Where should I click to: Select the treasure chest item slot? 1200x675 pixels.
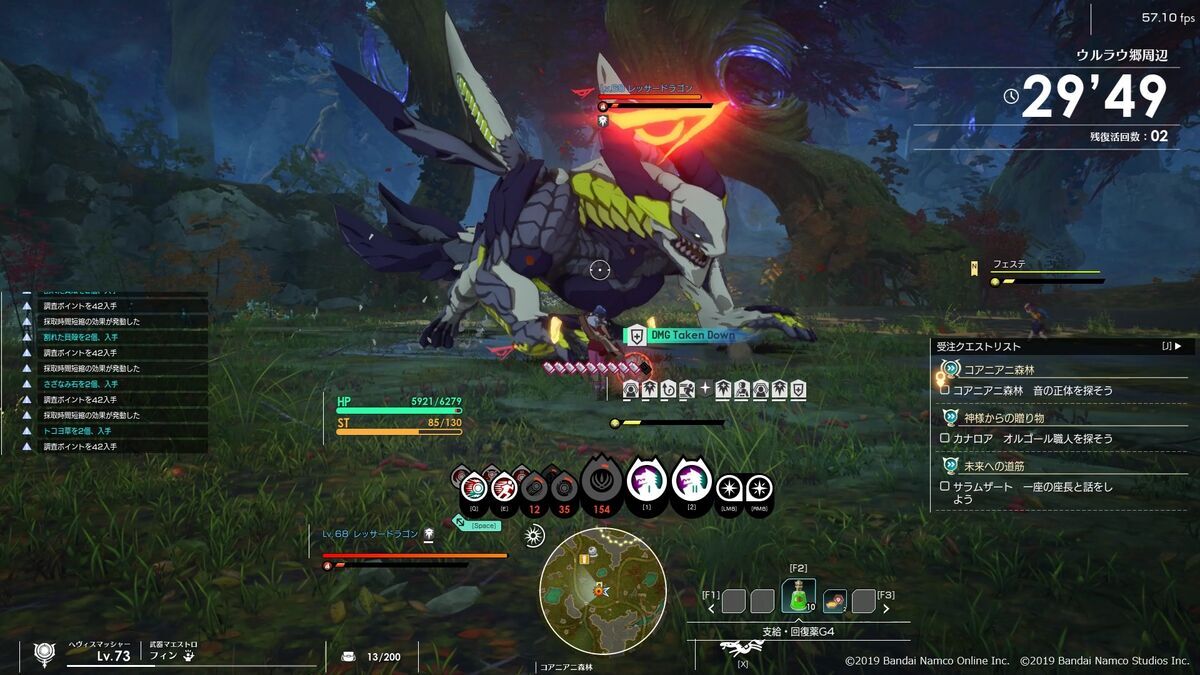tap(834, 599)
